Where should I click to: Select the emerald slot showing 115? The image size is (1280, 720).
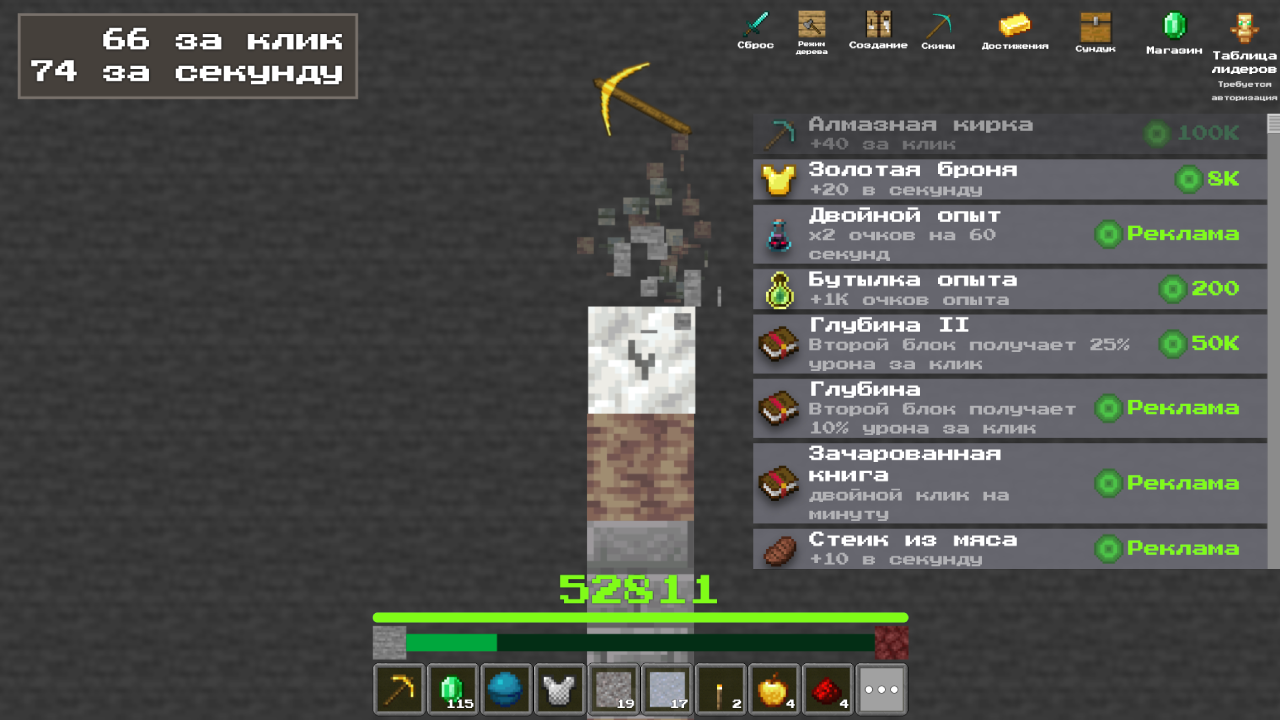pyautogui.click(x=452, y=689)
